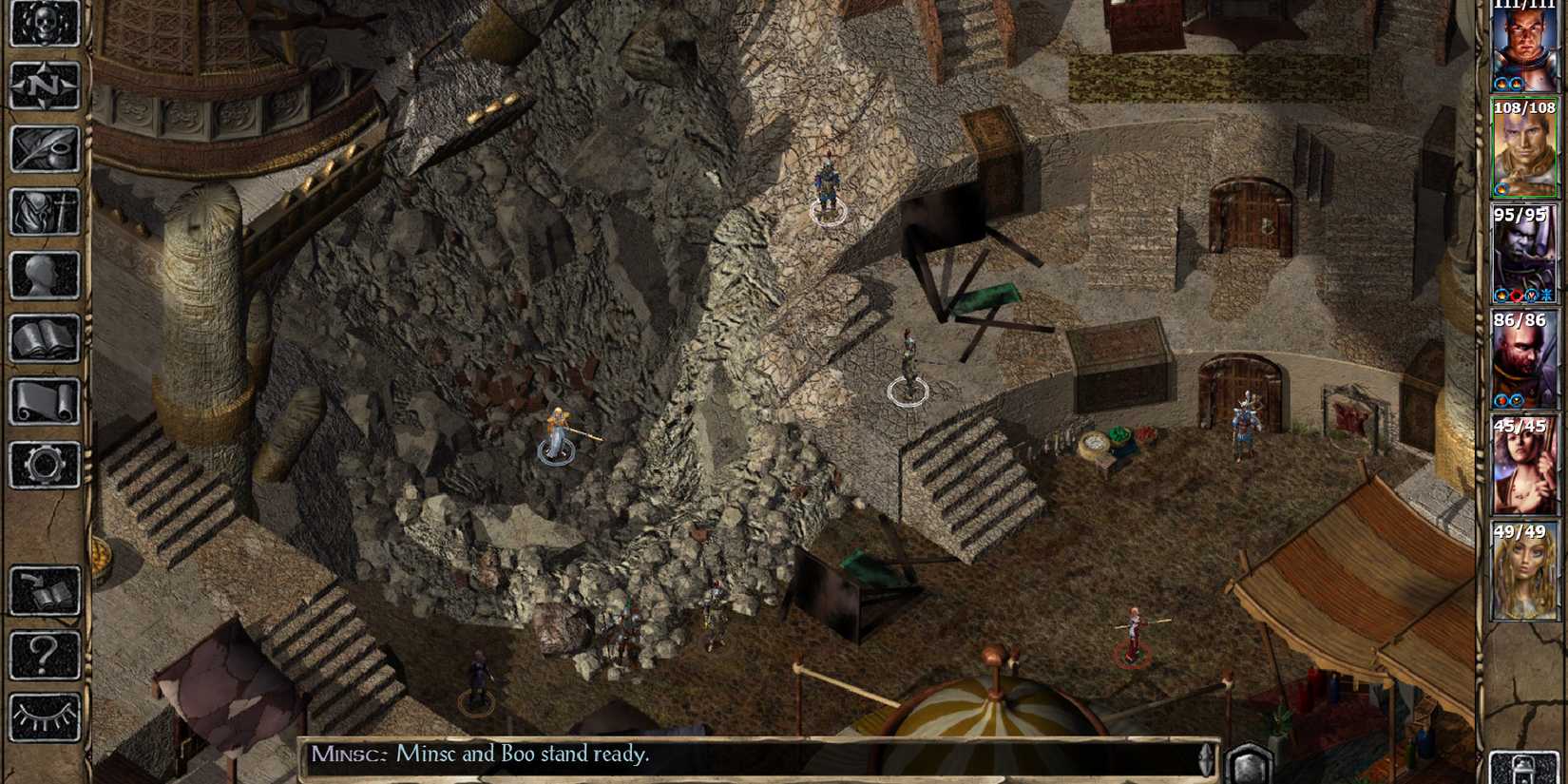Viewport: 1568px width, 784px height.
Task: Toggle the eye icon to highlight objects
Action: (45, 717)
